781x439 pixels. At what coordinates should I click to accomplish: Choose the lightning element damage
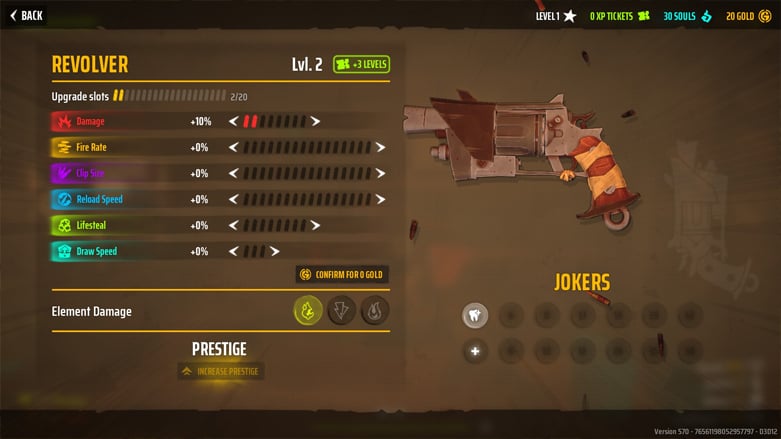tap(341, 310)
